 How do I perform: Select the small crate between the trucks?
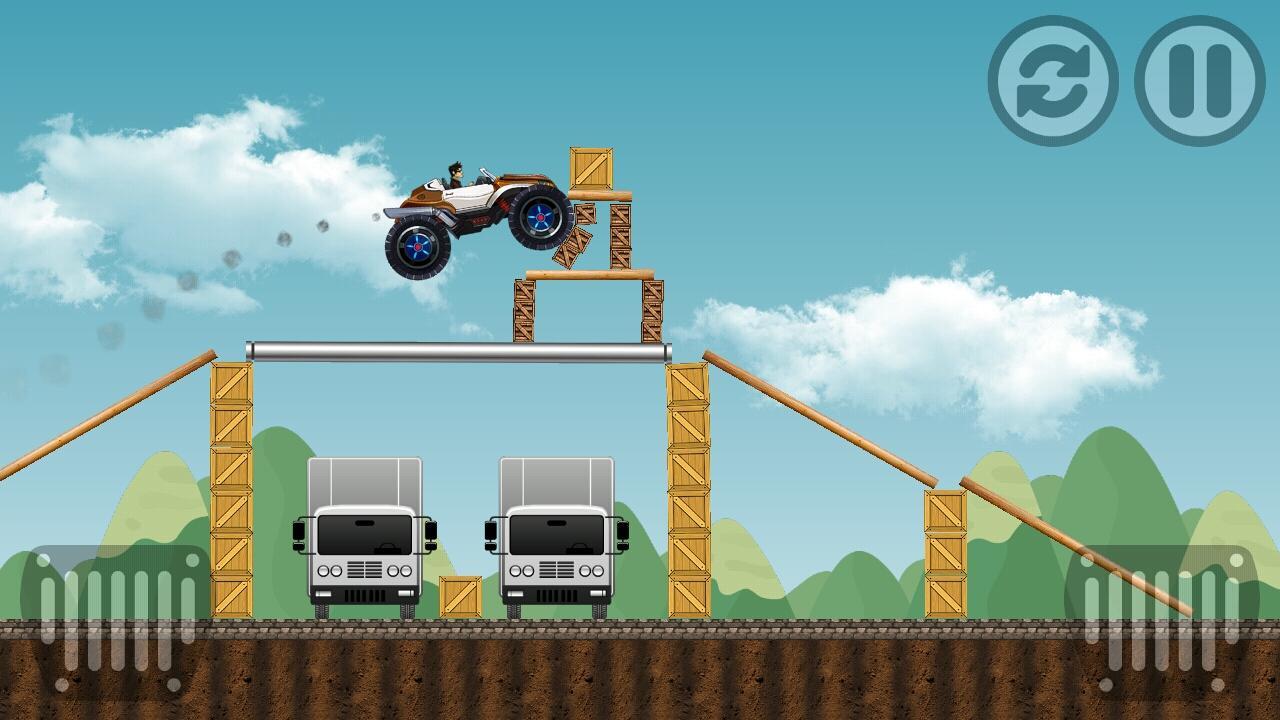(x=461, y=595)
